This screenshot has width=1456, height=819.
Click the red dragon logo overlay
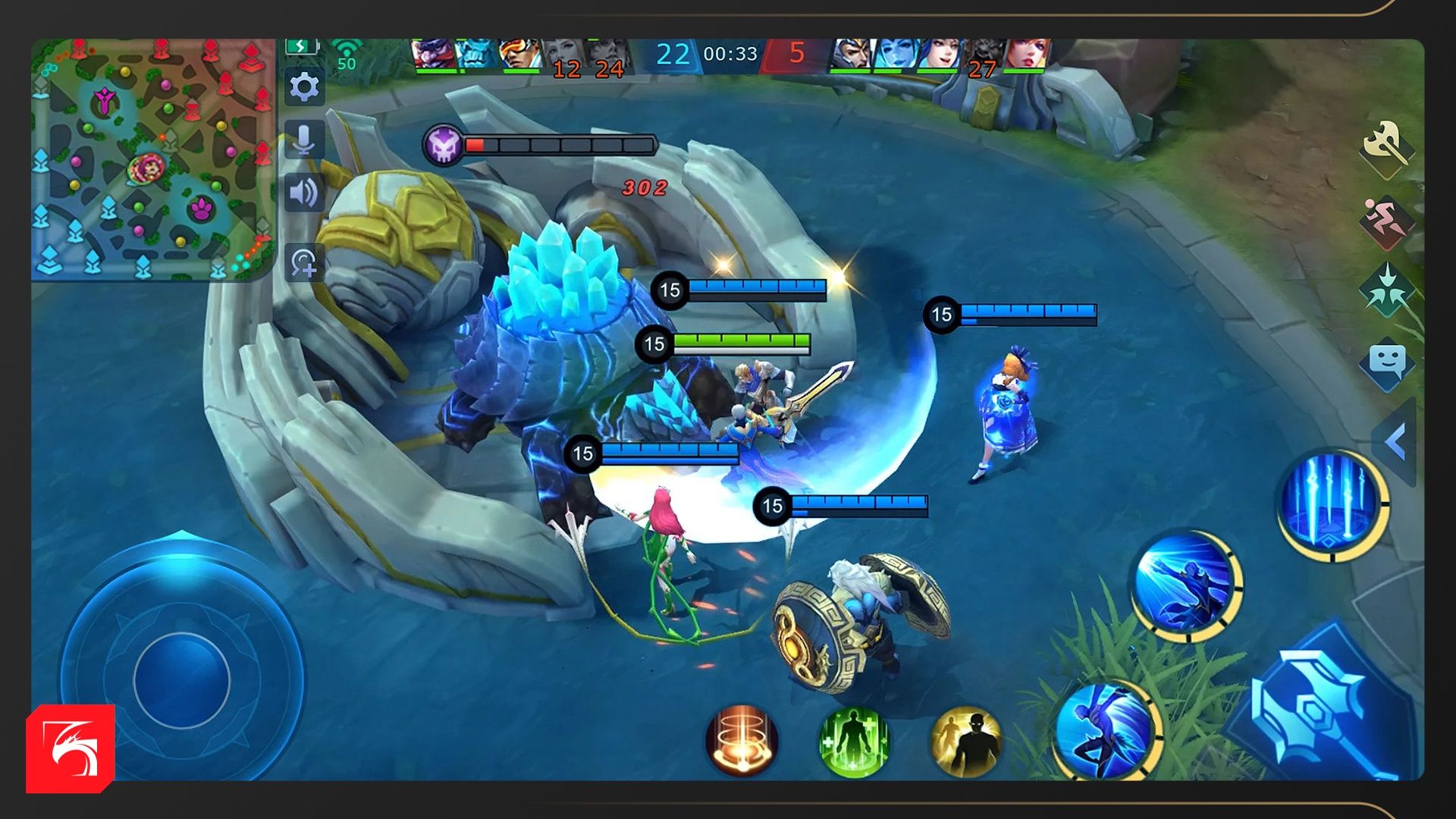pyautogui.click(x=71, y=748)
